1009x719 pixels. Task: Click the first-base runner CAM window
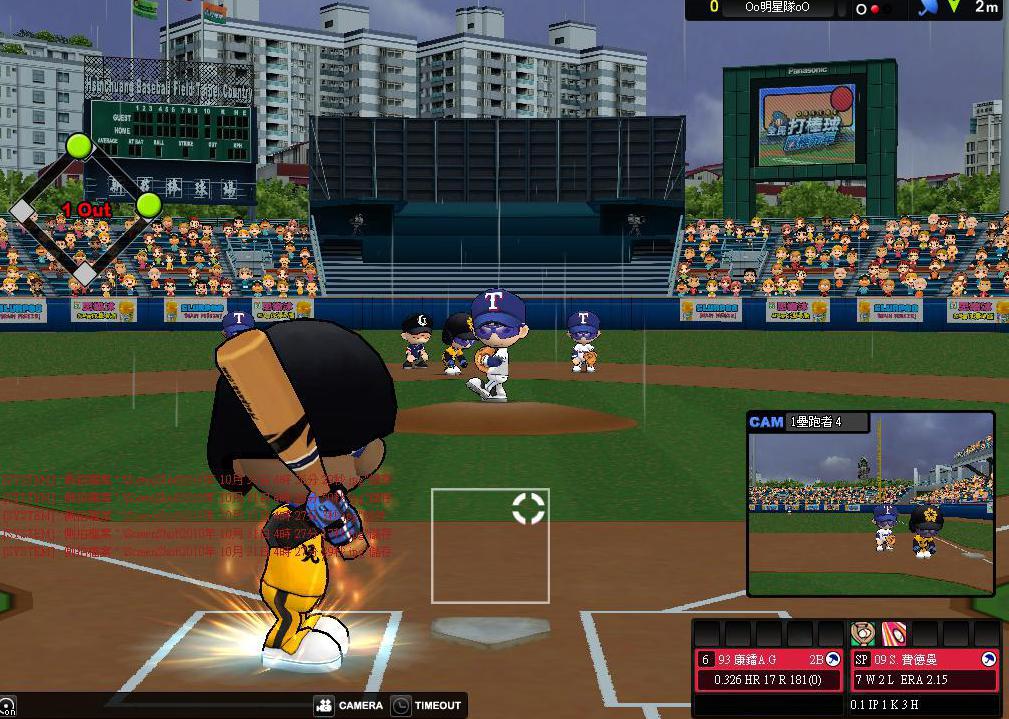click(870, 513)
